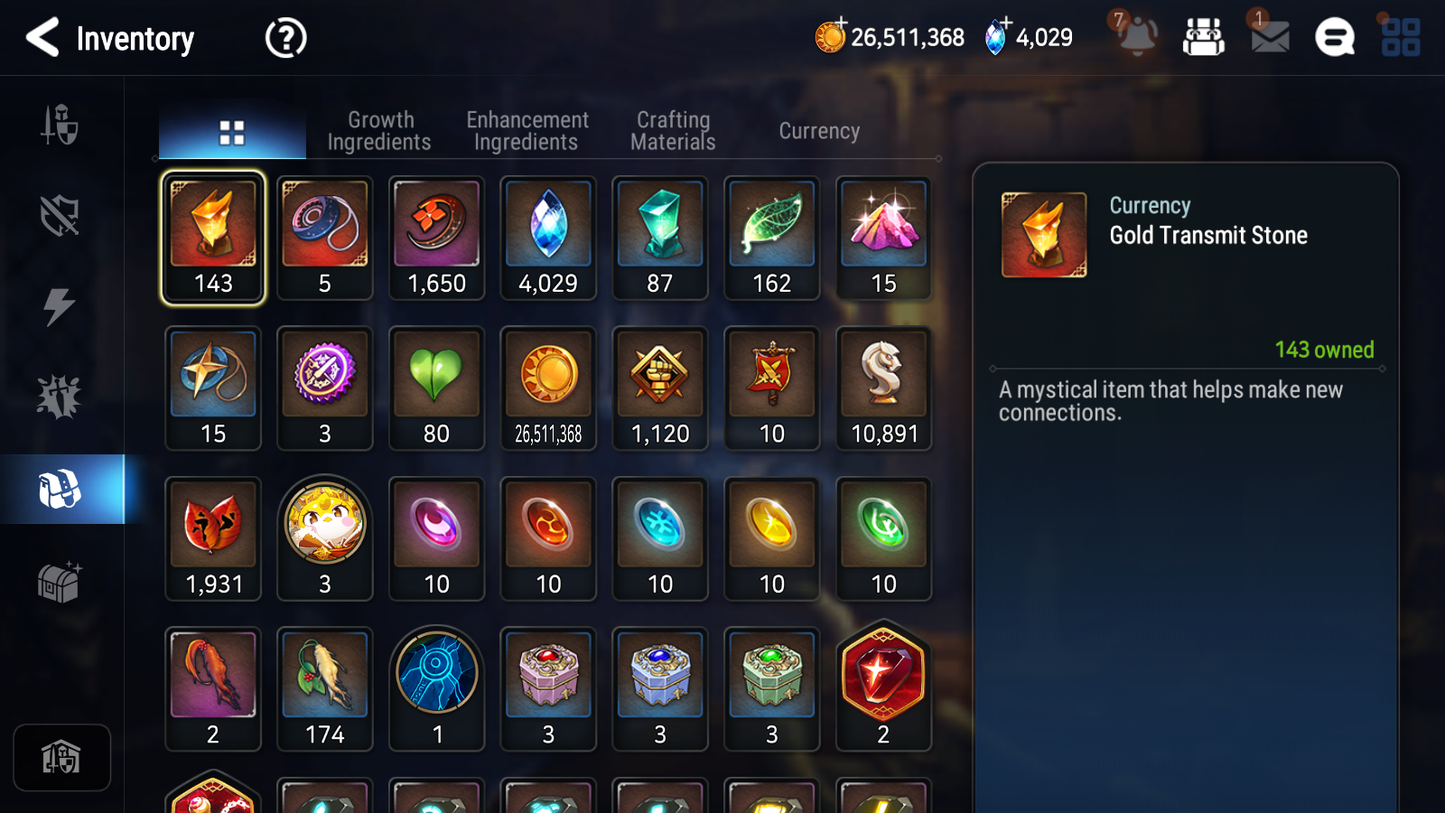Open the help question mark icon
The image size is (1445, 813).
pyautogui.click(x=285, y=38)
